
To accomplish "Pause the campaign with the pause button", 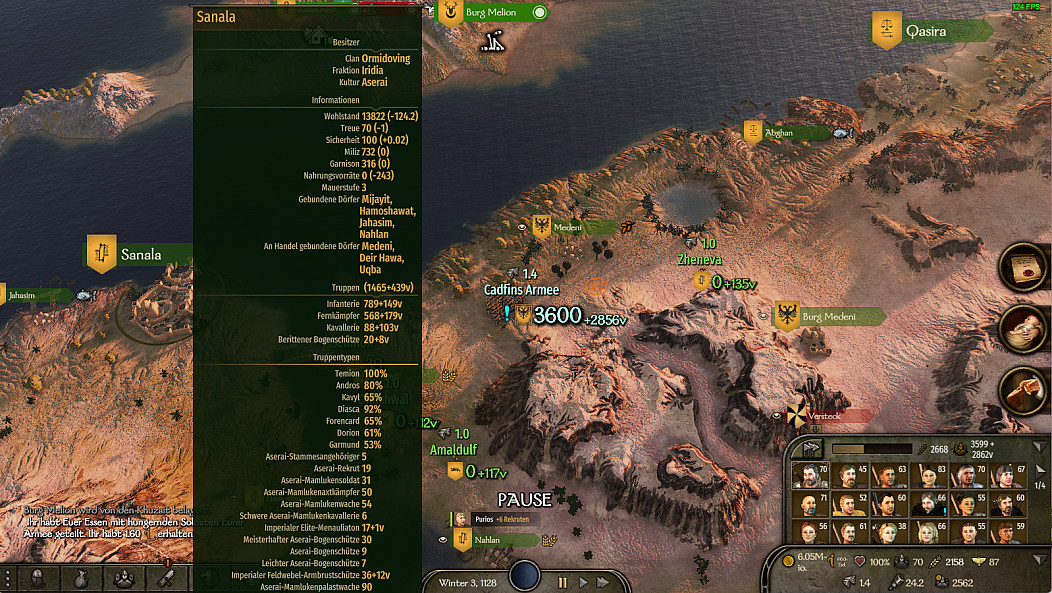I will (x=562, y=582).
